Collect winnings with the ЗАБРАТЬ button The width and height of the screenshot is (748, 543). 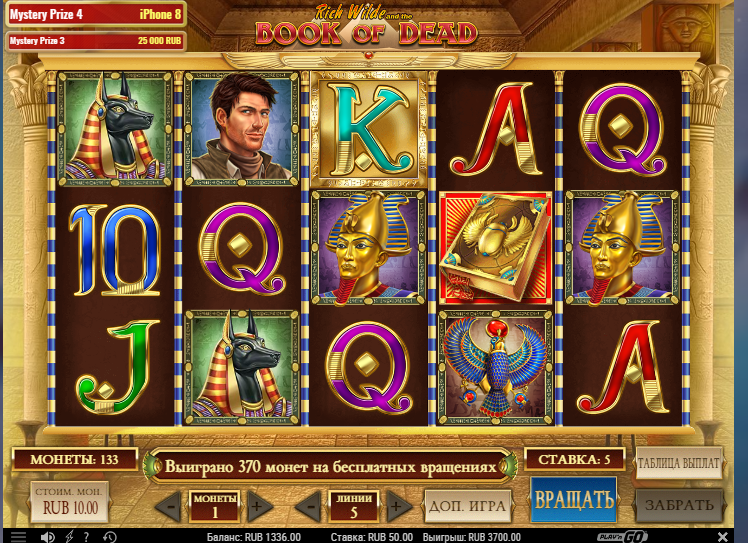click(x=679, y=505)
